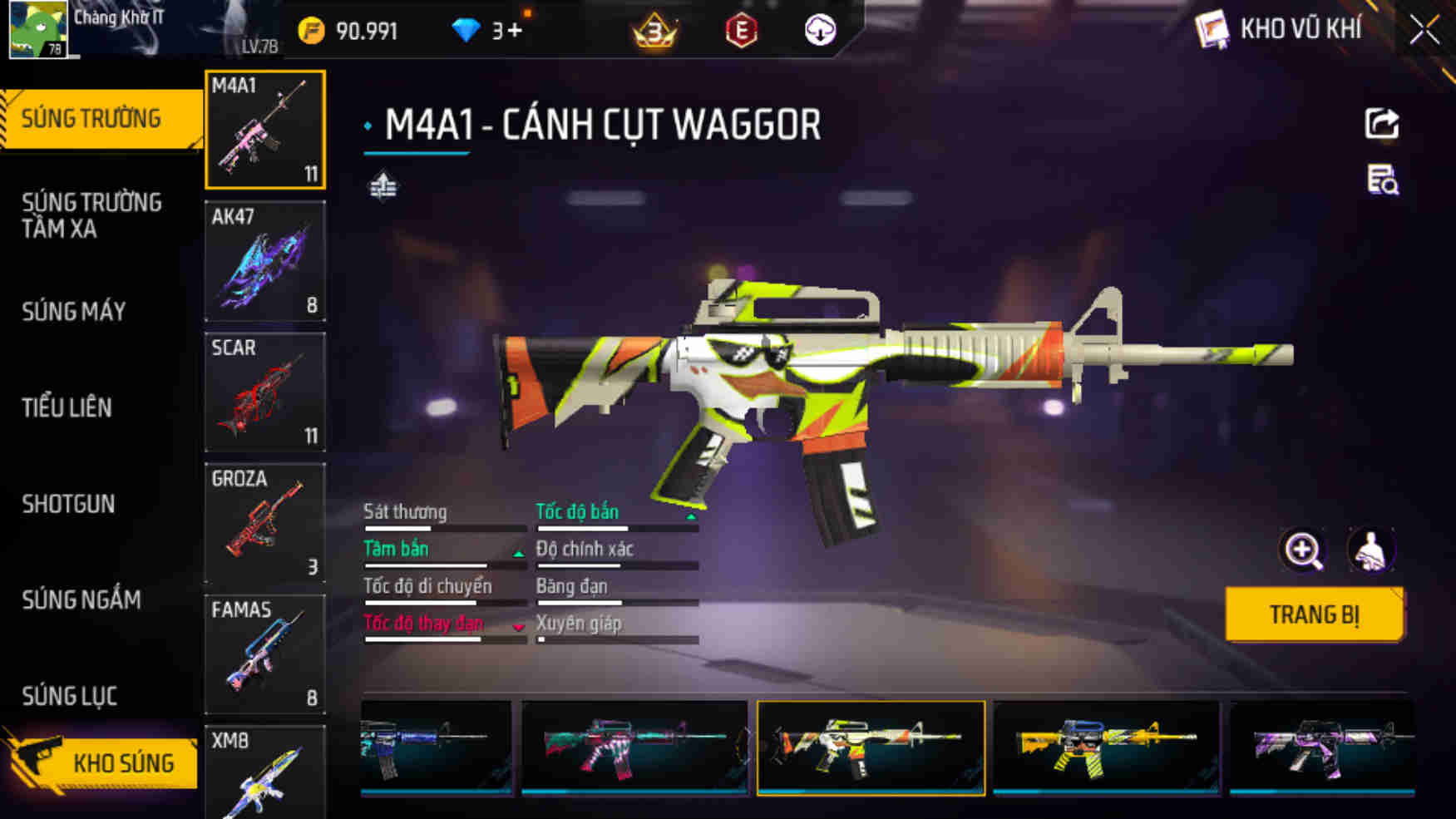Show the SHOTGUN category
1456x819 pixels.
point(68,504)
